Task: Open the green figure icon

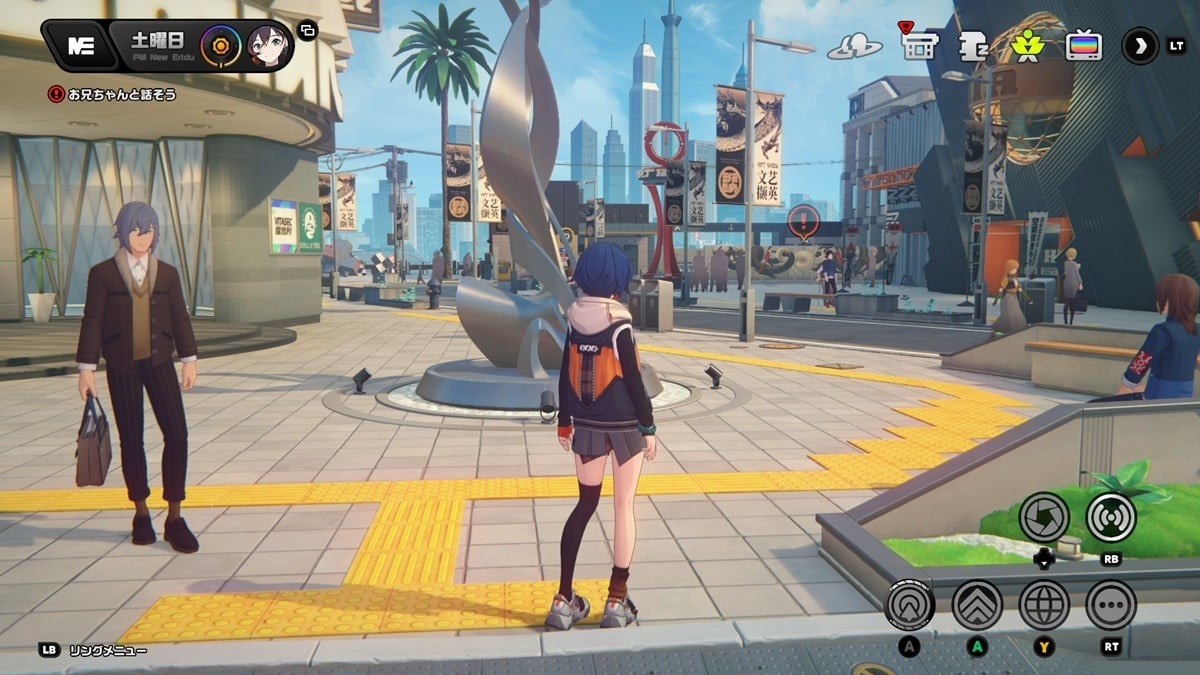Action: (x=1027, y=46)
